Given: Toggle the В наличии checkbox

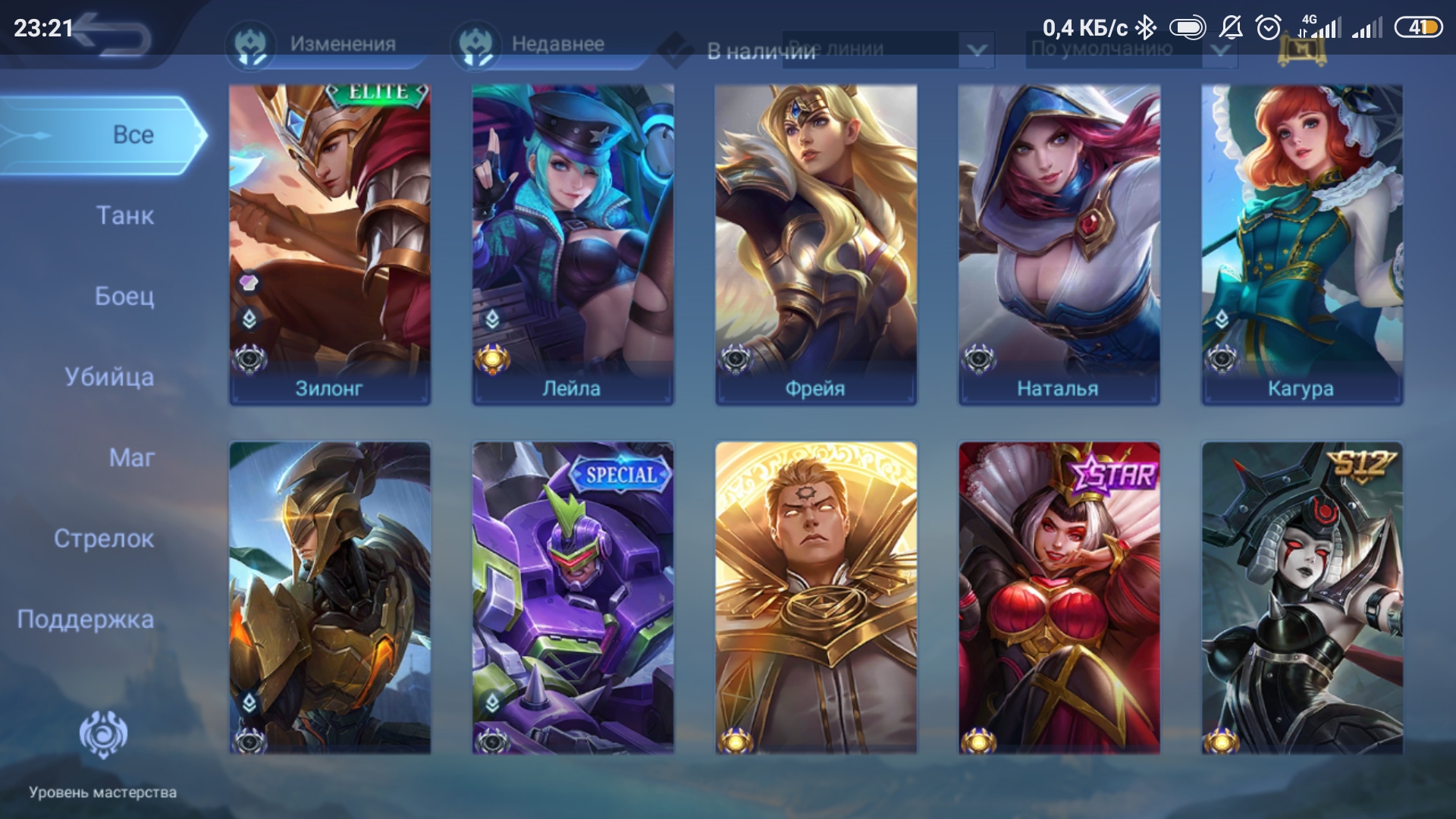Looking at the screenshot, I should click(x=676, y=51).
